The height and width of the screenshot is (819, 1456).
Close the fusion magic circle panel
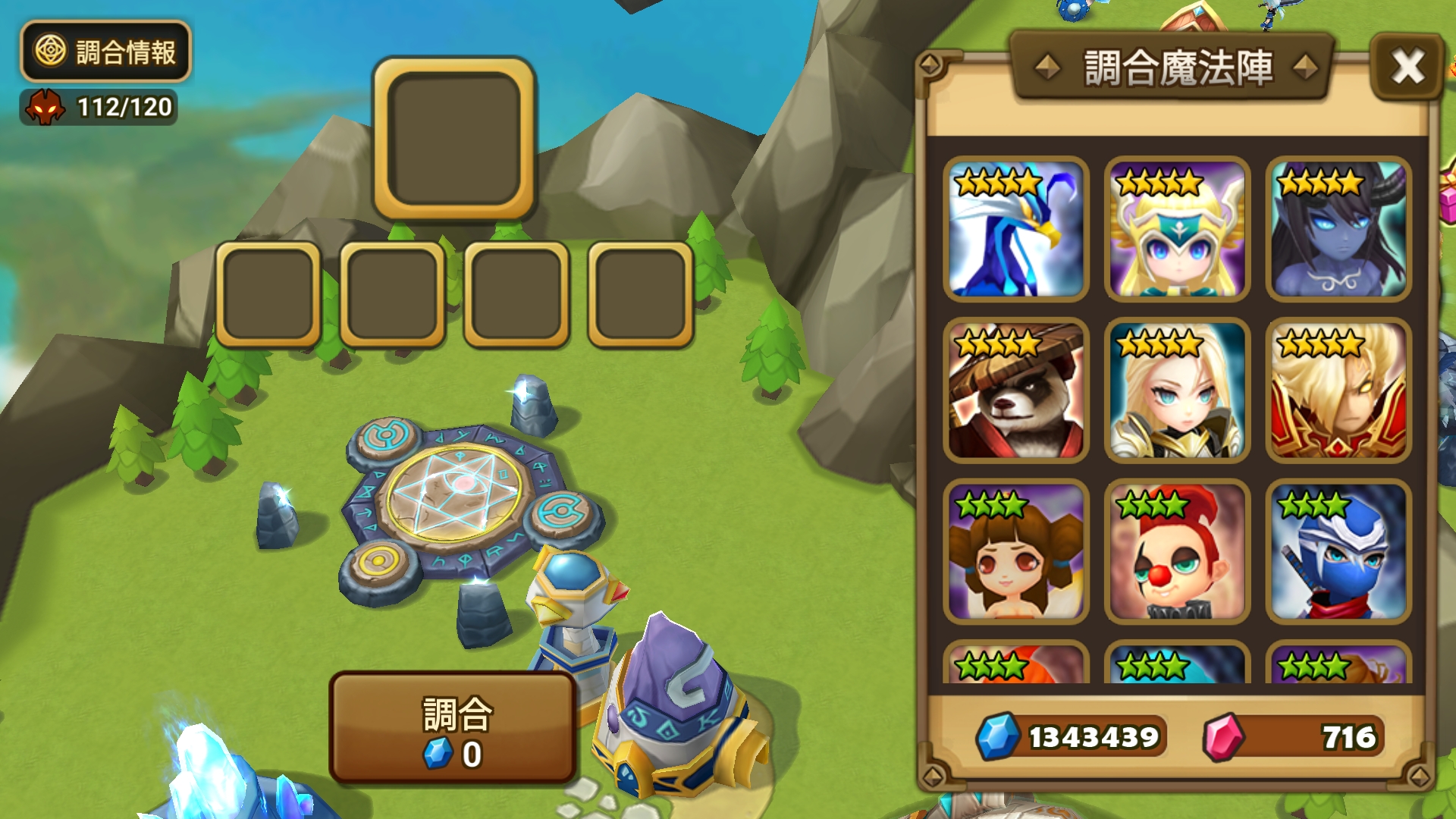tap(1407, 67)
